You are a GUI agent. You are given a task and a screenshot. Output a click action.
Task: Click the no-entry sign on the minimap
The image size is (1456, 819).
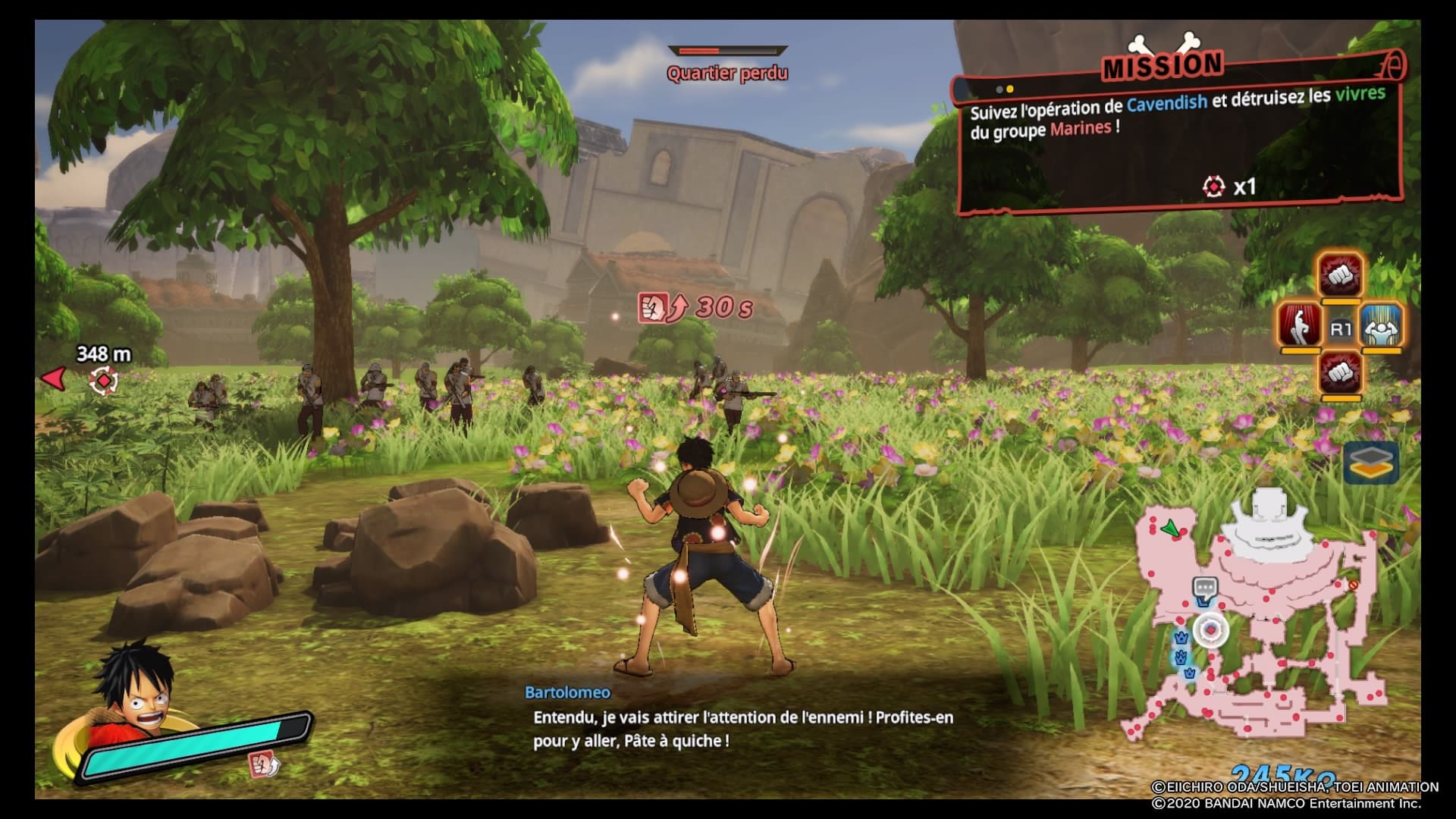click(1353, 585)
